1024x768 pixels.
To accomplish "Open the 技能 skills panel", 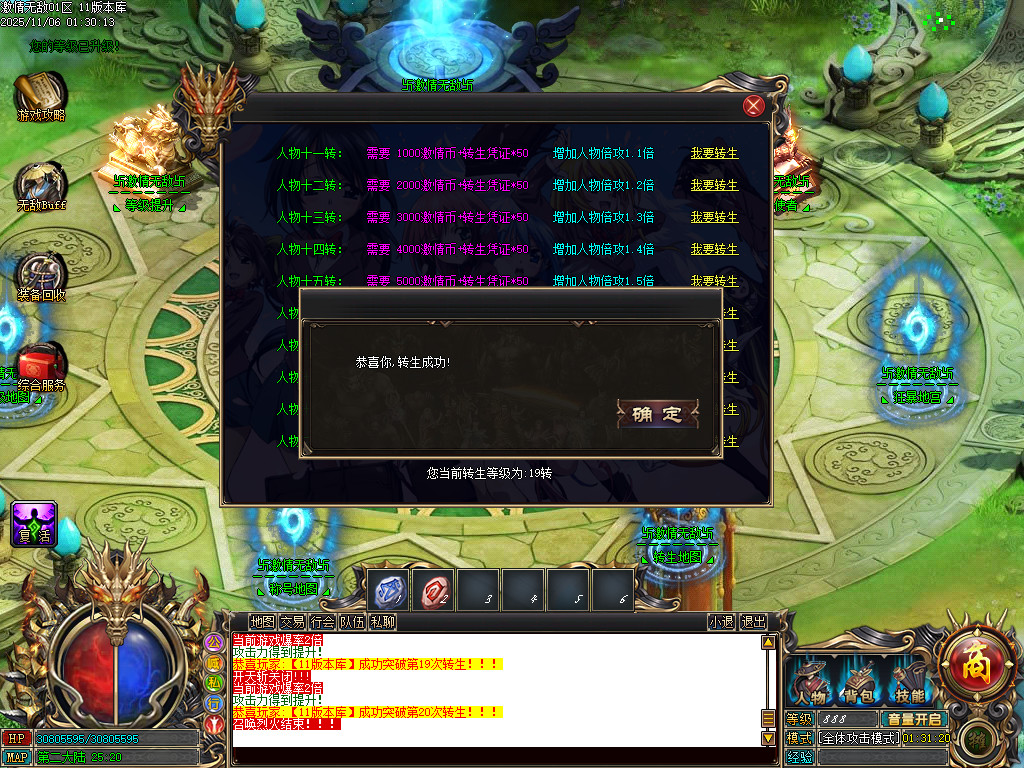I will tap(909, 685).
